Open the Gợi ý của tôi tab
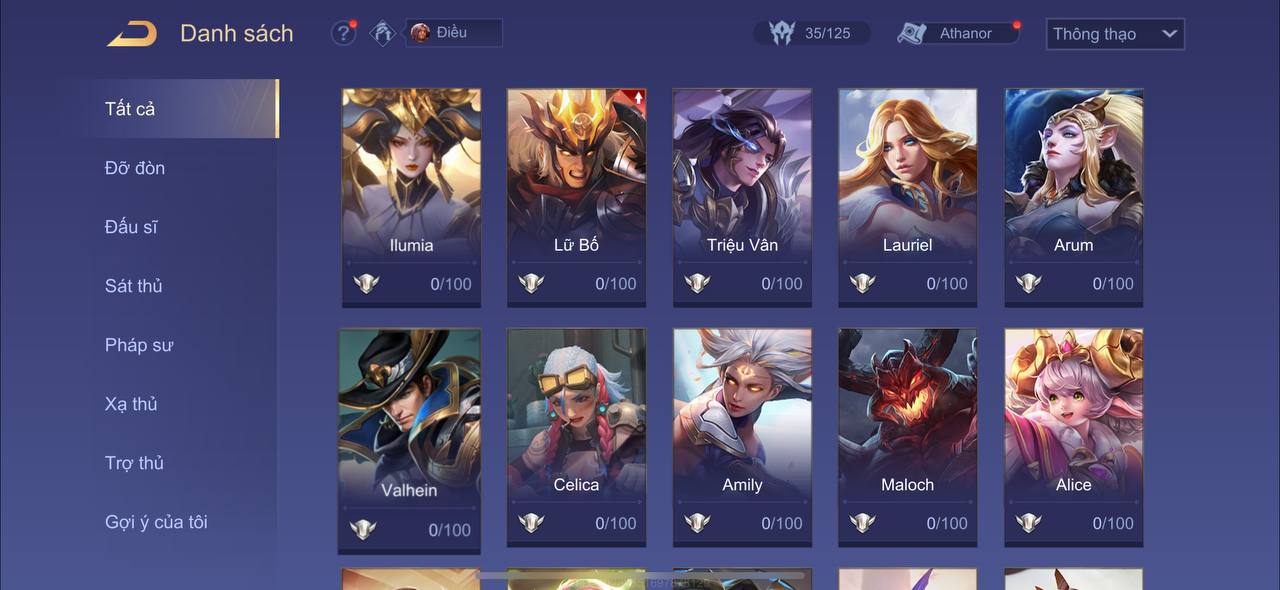 tap(156, 522)
